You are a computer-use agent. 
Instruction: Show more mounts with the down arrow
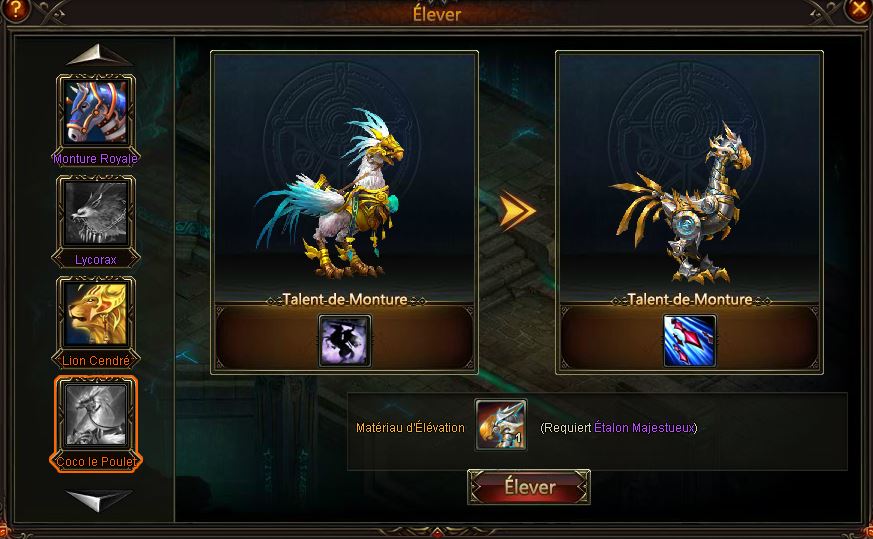(x=98, y=498)
